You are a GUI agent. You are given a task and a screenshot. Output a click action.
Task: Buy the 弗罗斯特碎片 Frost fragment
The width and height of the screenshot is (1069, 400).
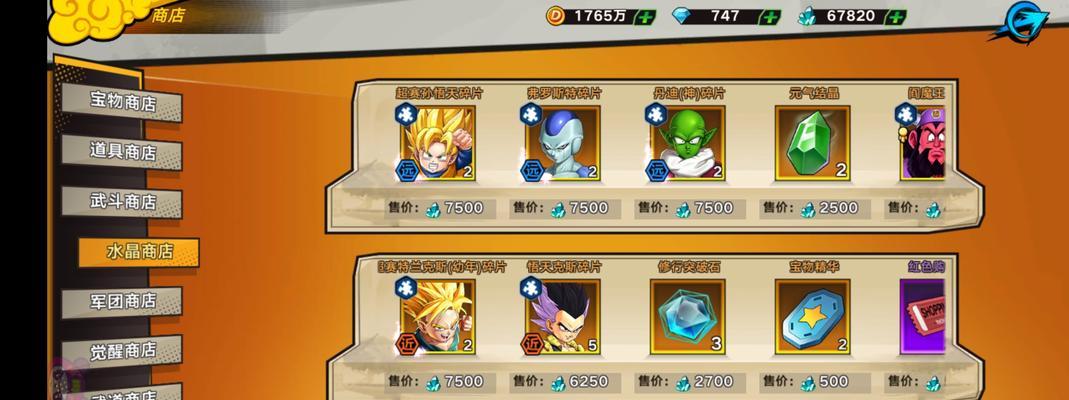click(x=562, y=142)
